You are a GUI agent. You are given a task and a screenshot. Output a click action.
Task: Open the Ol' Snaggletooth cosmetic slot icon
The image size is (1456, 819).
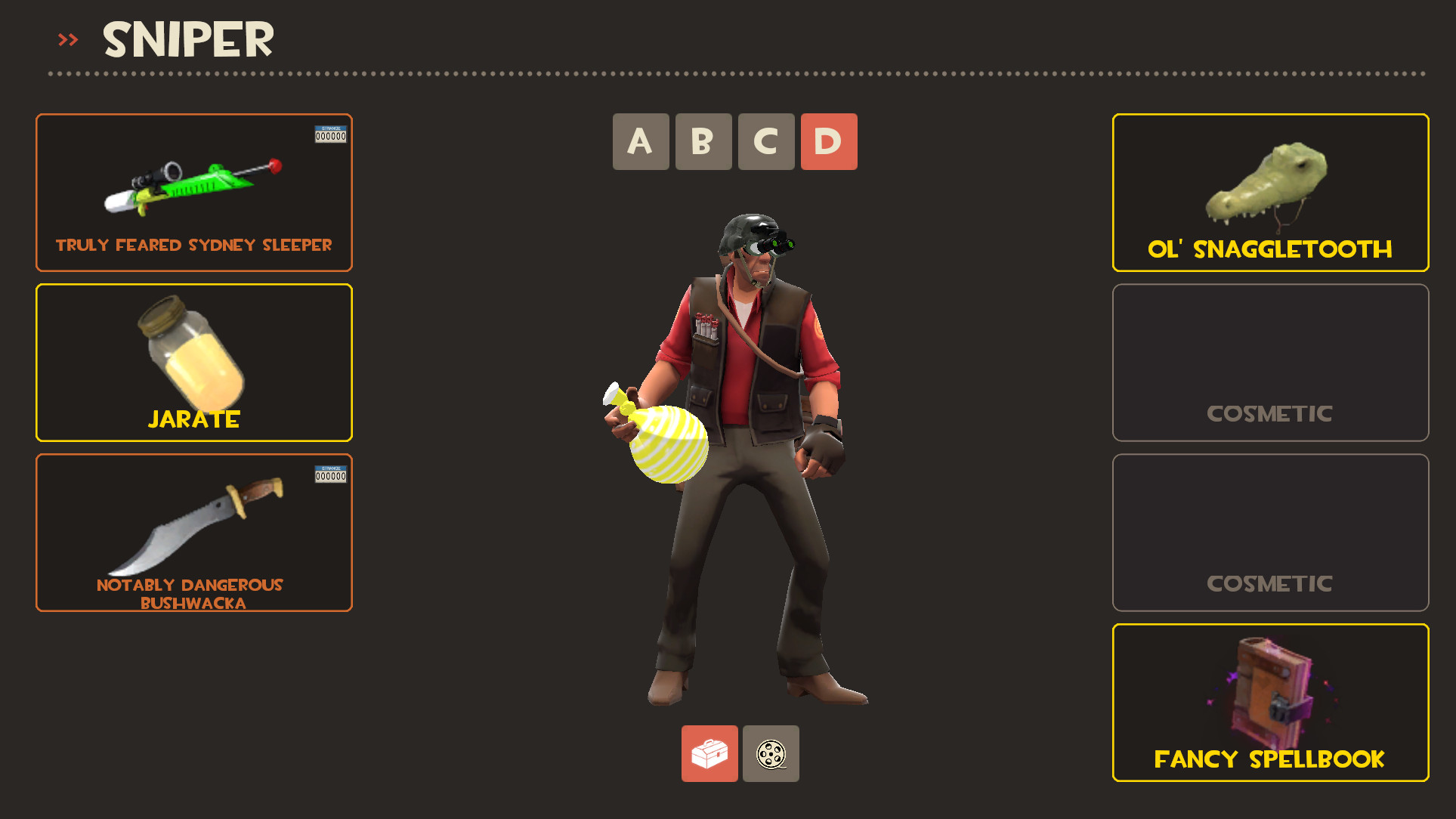pos(1269,181)
